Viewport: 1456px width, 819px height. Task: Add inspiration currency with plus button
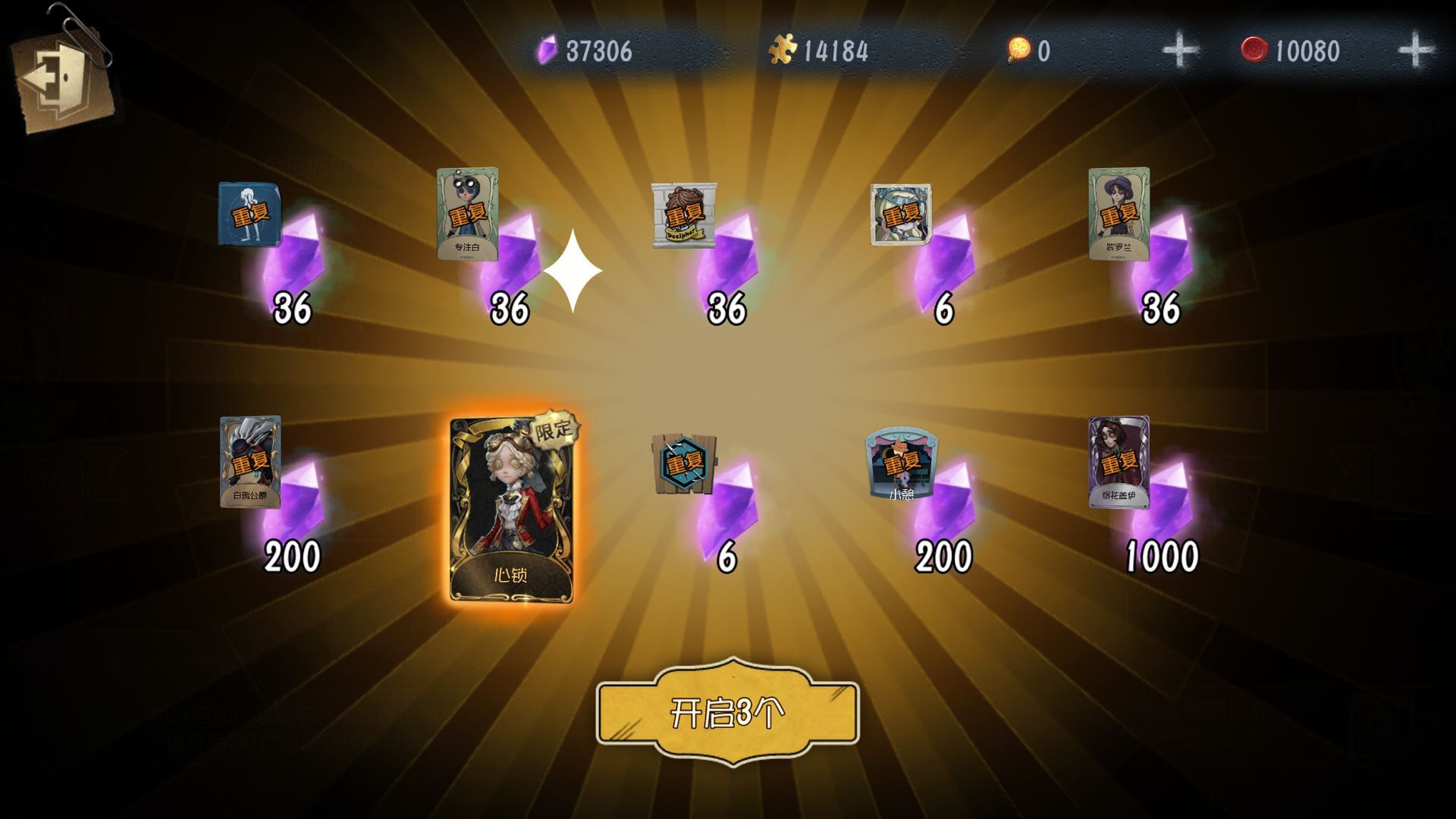[x=1180, y=51]
